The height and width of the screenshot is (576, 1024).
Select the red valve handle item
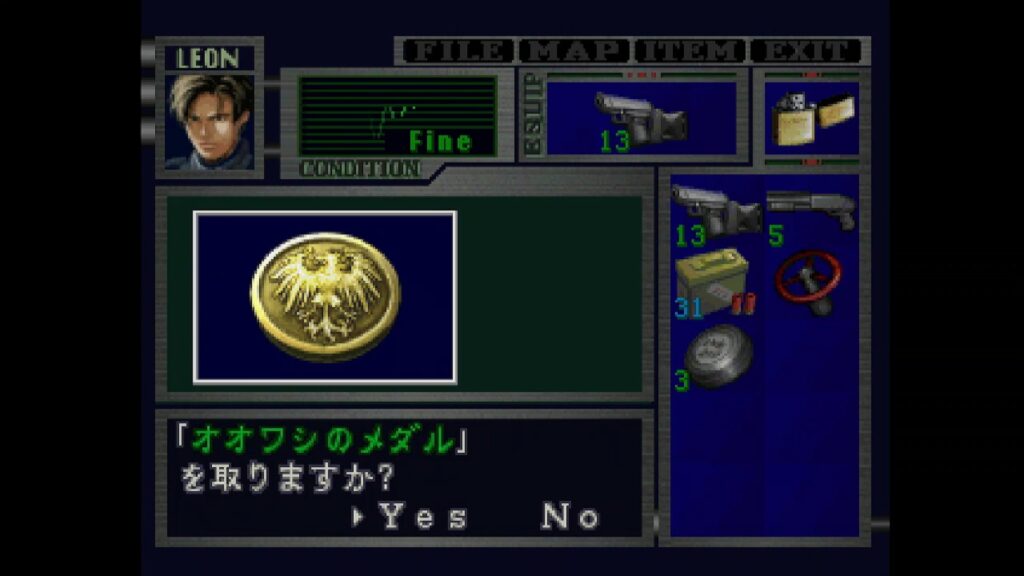click(811, 282)
